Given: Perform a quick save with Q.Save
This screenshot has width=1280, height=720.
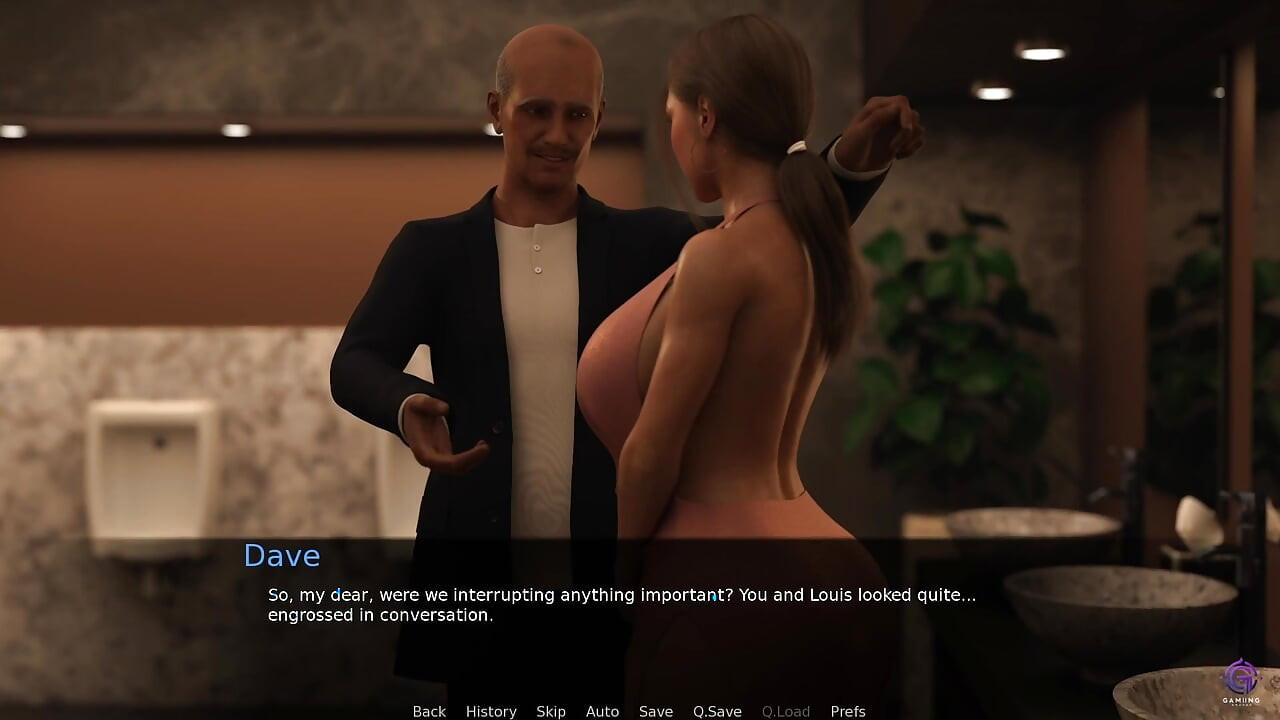Looking at the screenshot, I should (x=717, y=711).
